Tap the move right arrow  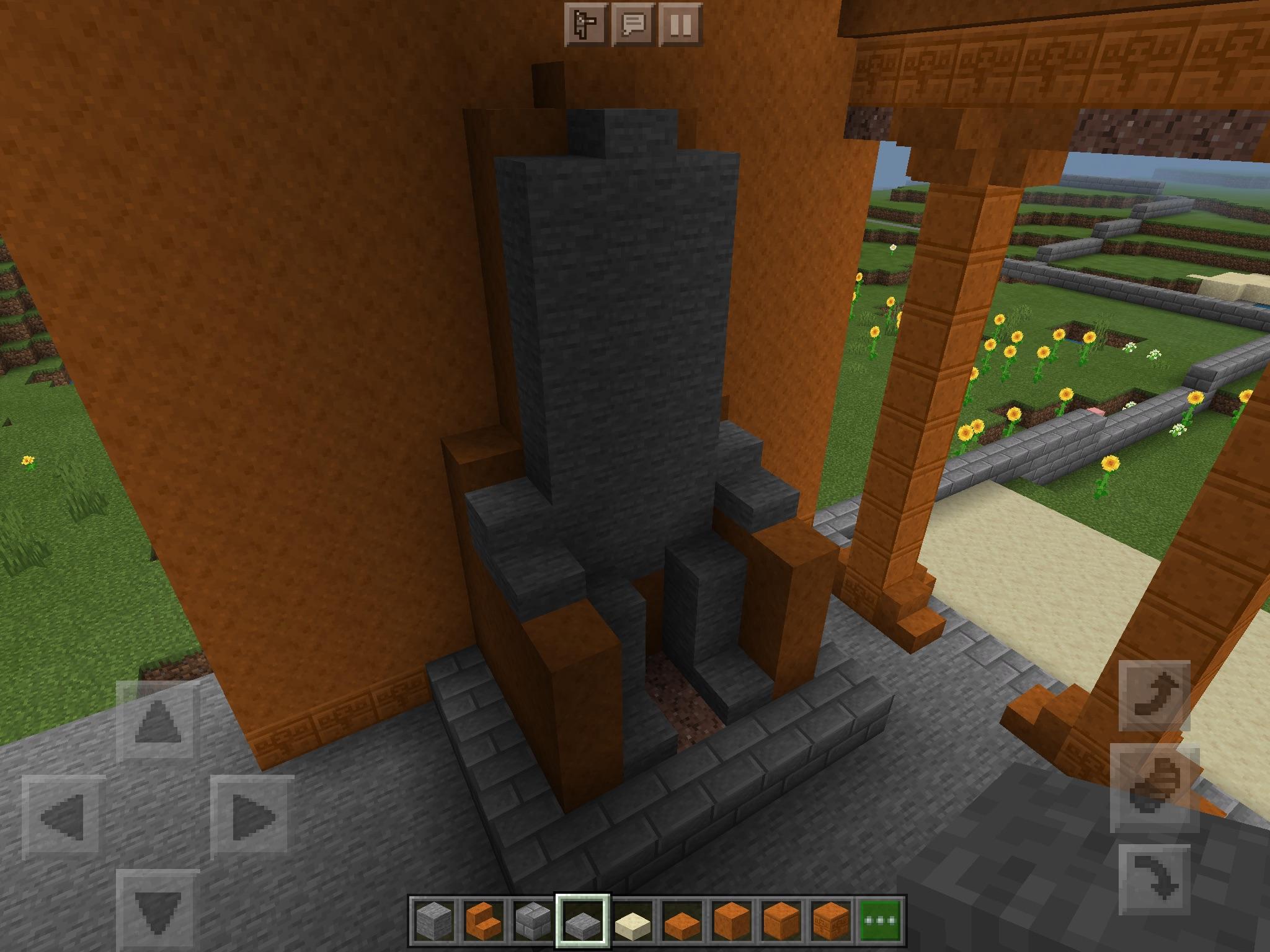coord(252,816)
